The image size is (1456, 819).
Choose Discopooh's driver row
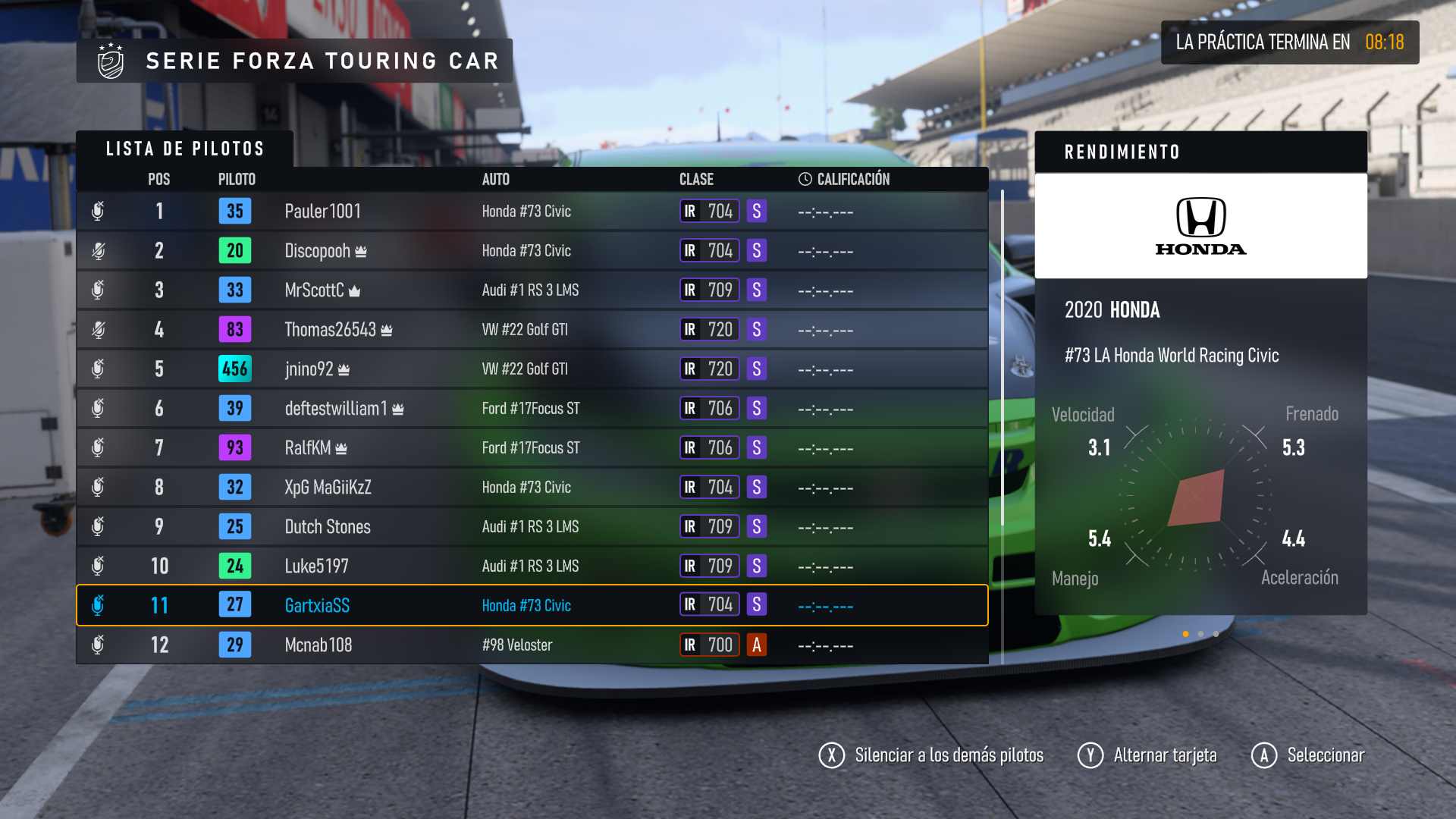pos(531,250)
